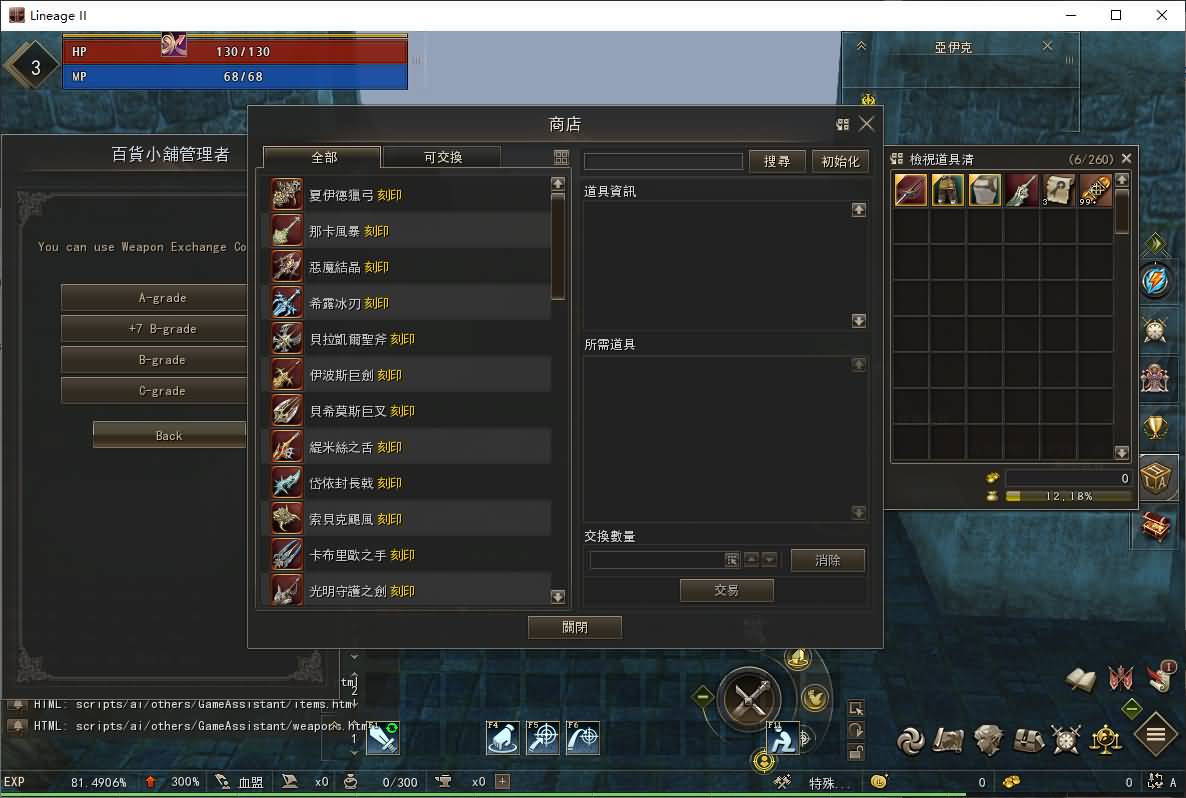The height and width of the screenshot is (798, 1186).
Task: Reset filters with 初始化 button
Action: coord(840,161)
